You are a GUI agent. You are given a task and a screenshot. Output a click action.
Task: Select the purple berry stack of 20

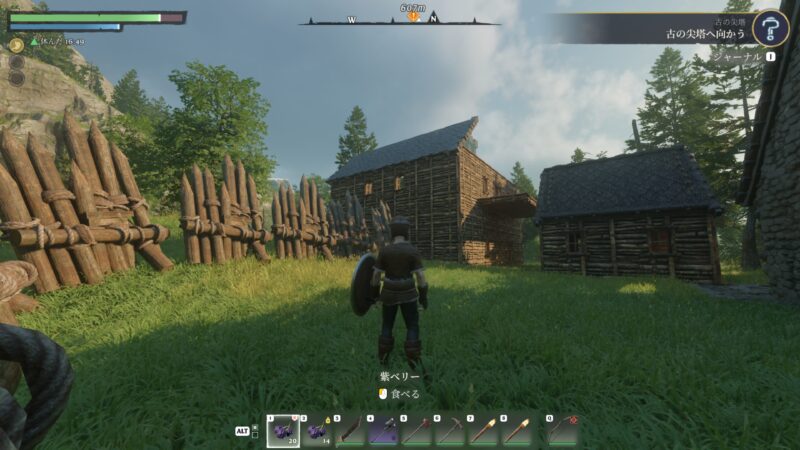click(282, 430)
